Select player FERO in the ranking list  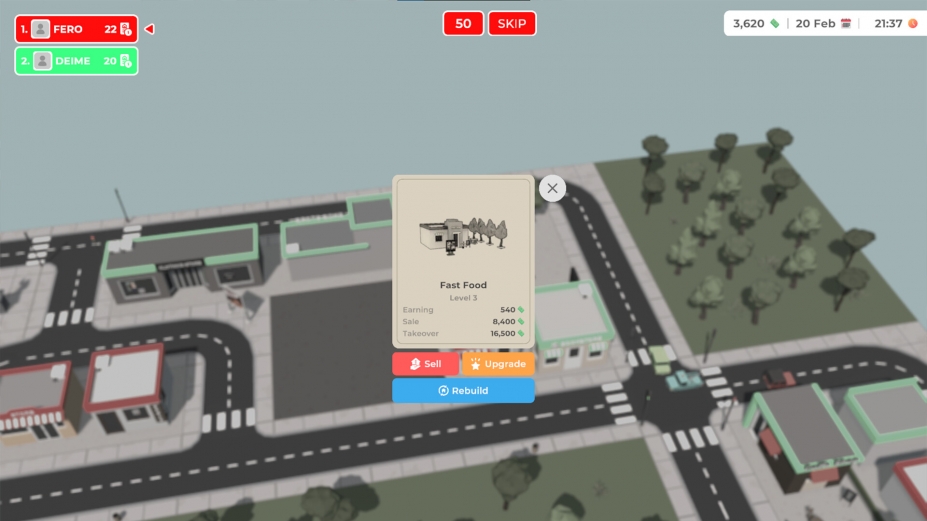pyautogui.click(x=76, y=30)
